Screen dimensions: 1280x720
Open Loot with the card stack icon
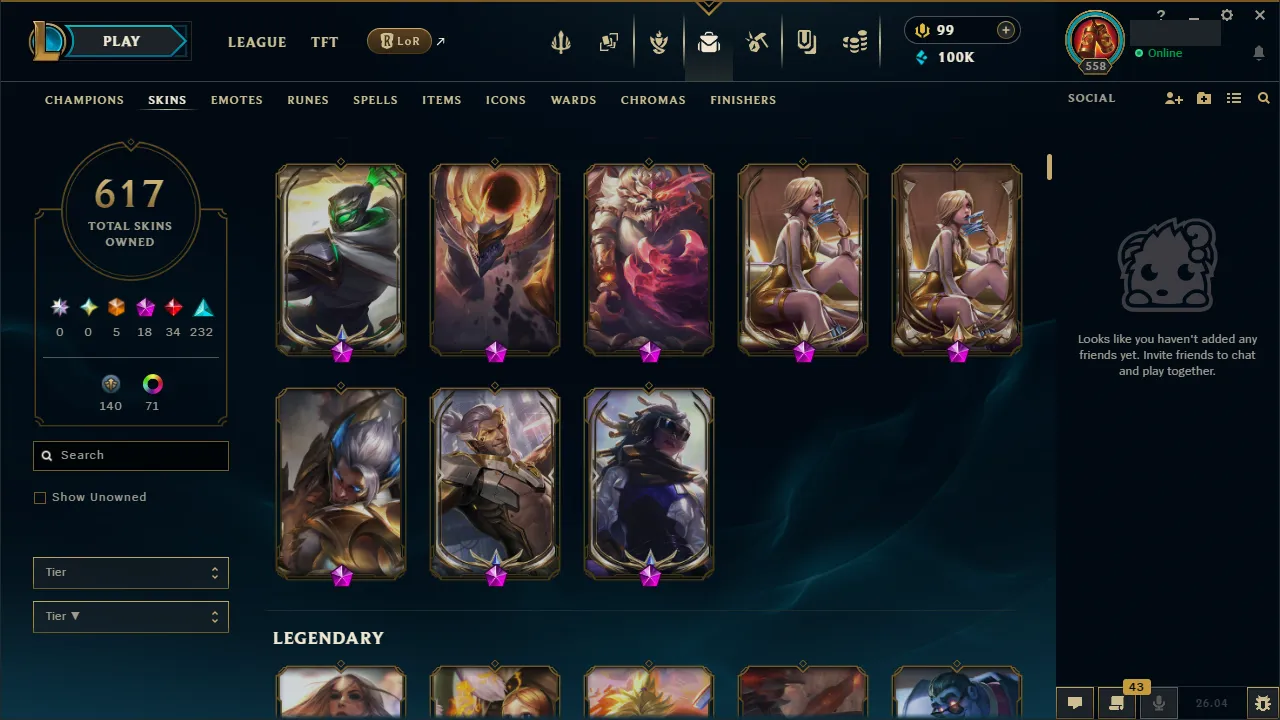point(609,42)
